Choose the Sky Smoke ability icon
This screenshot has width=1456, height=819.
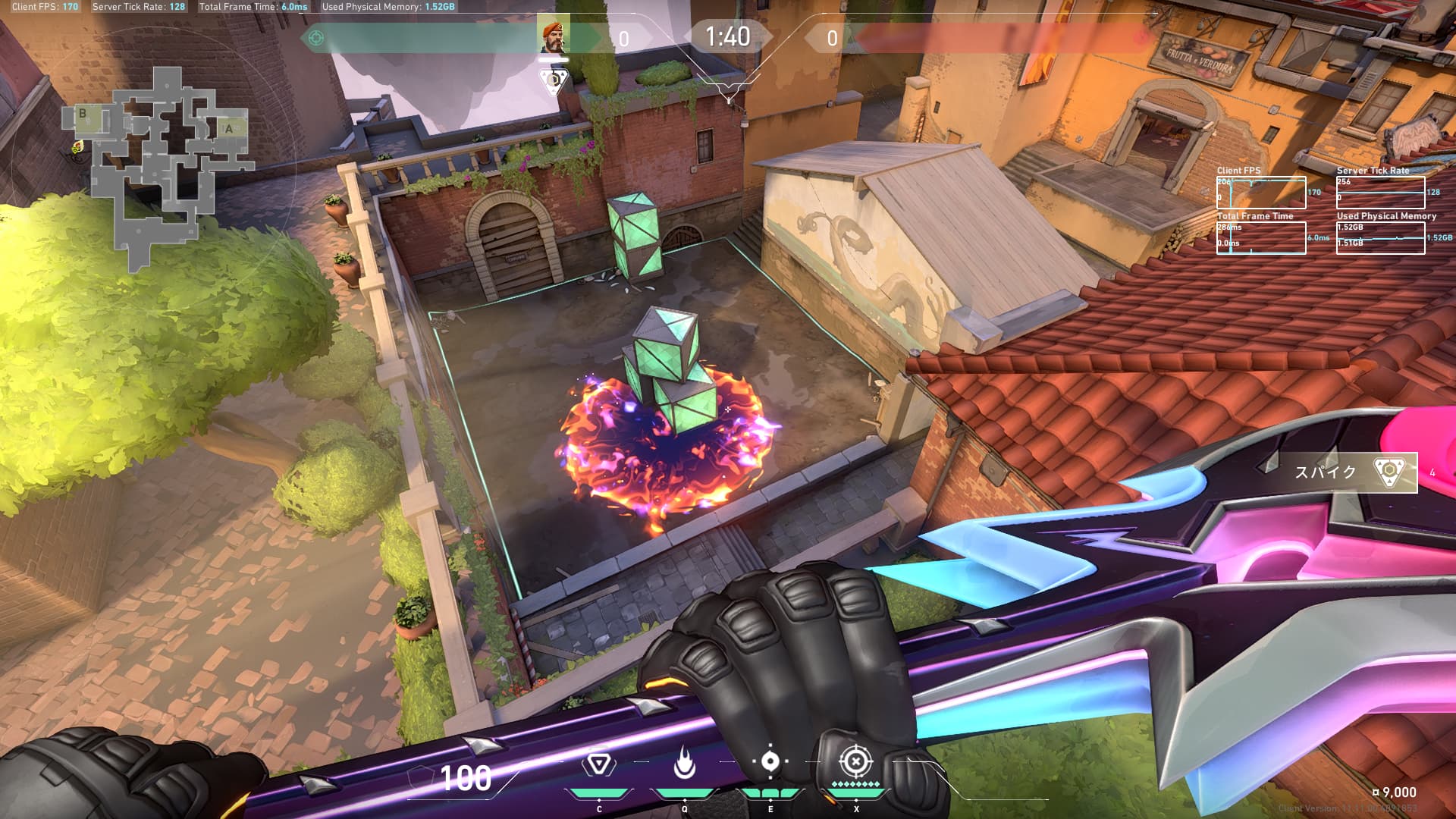(770, 762)
